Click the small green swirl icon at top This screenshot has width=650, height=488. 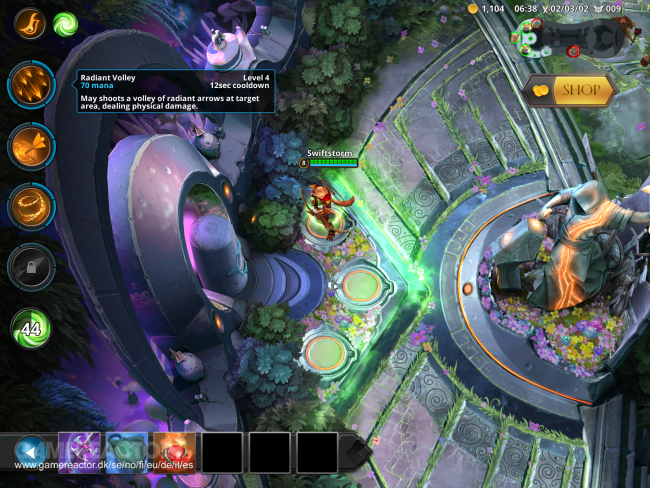(65, 22)
